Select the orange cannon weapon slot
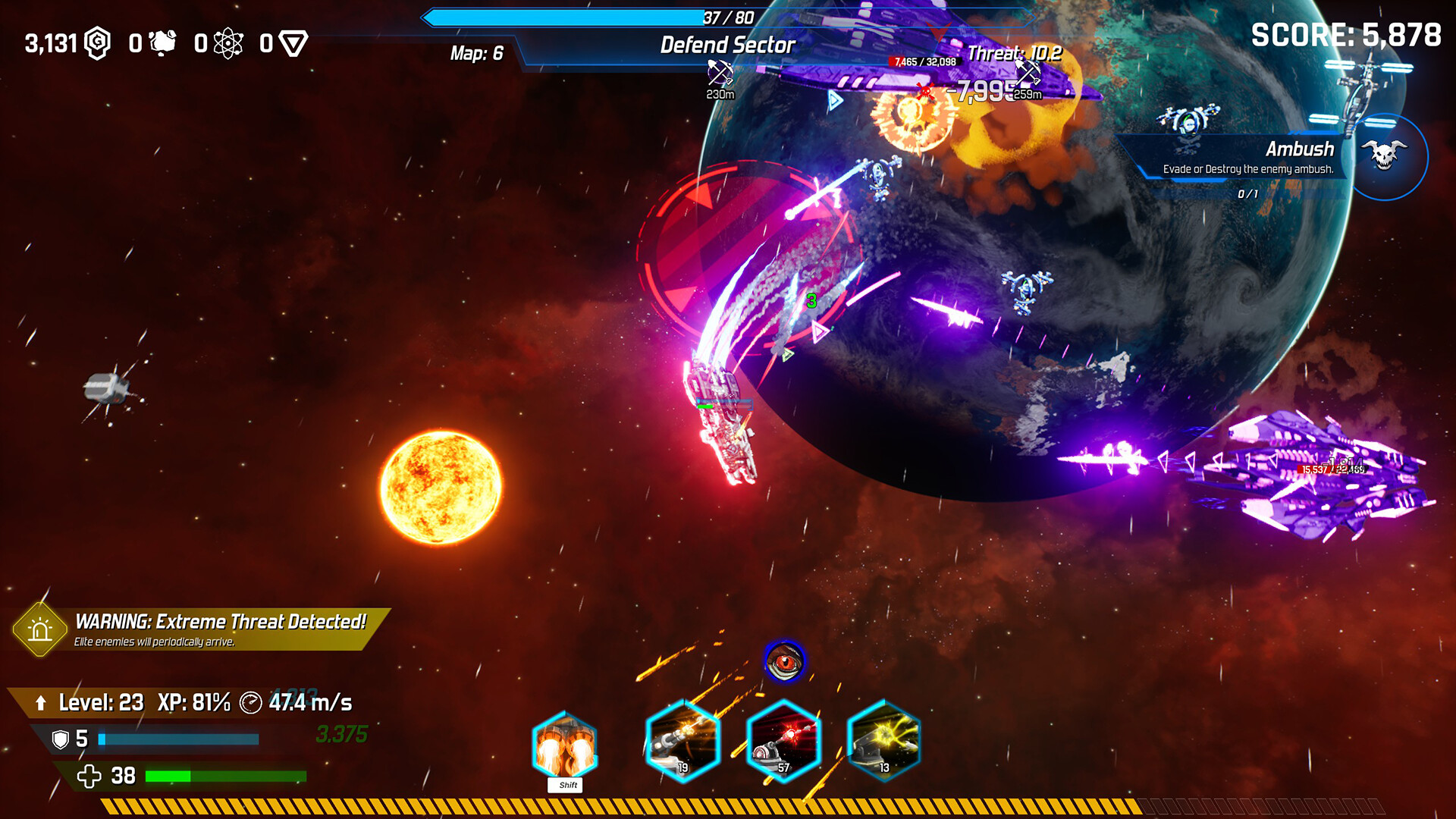 pyautogui.click(x=682, y=741)
